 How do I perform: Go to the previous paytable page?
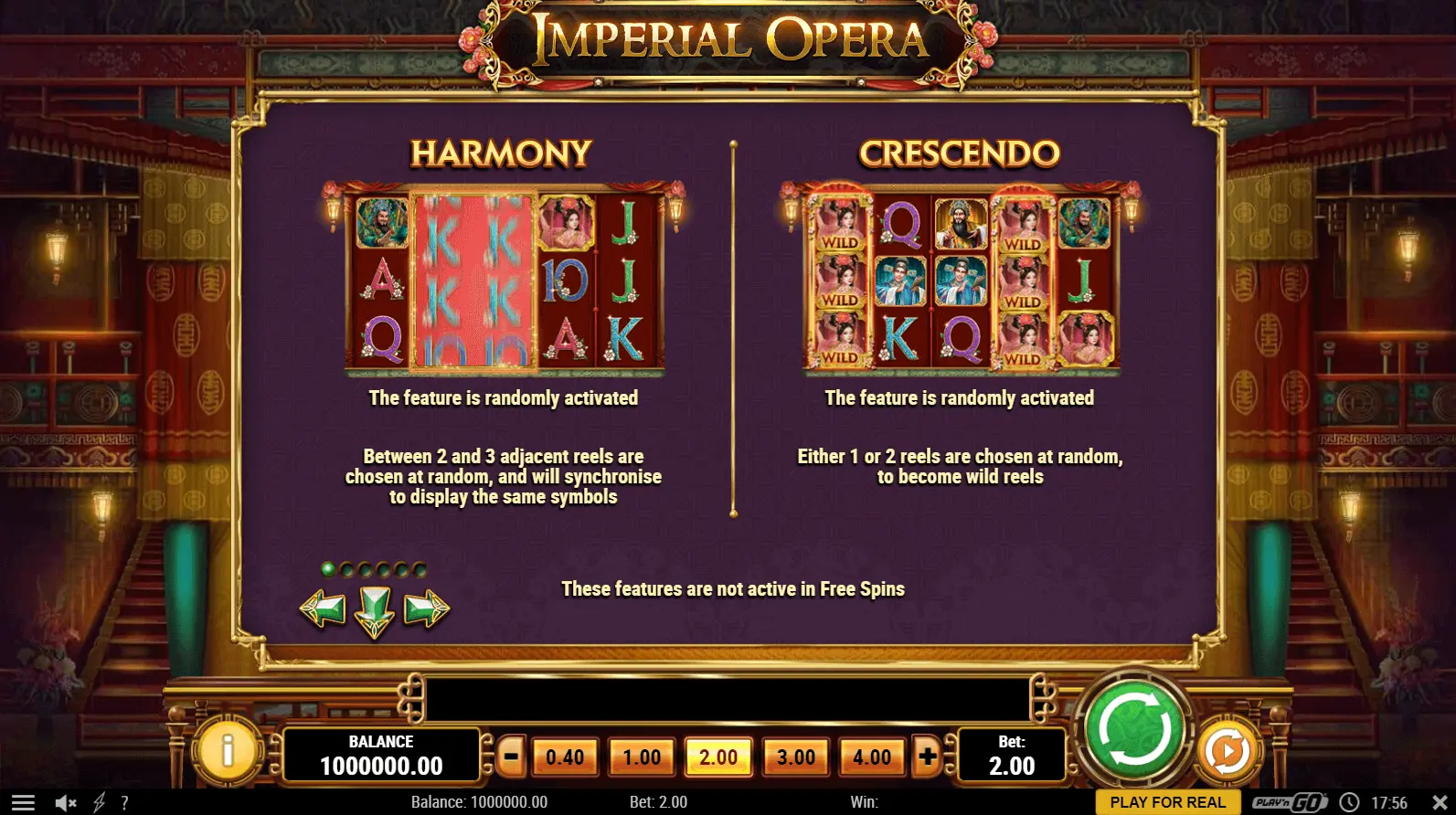pyautogui.click(x=324, y=609)
